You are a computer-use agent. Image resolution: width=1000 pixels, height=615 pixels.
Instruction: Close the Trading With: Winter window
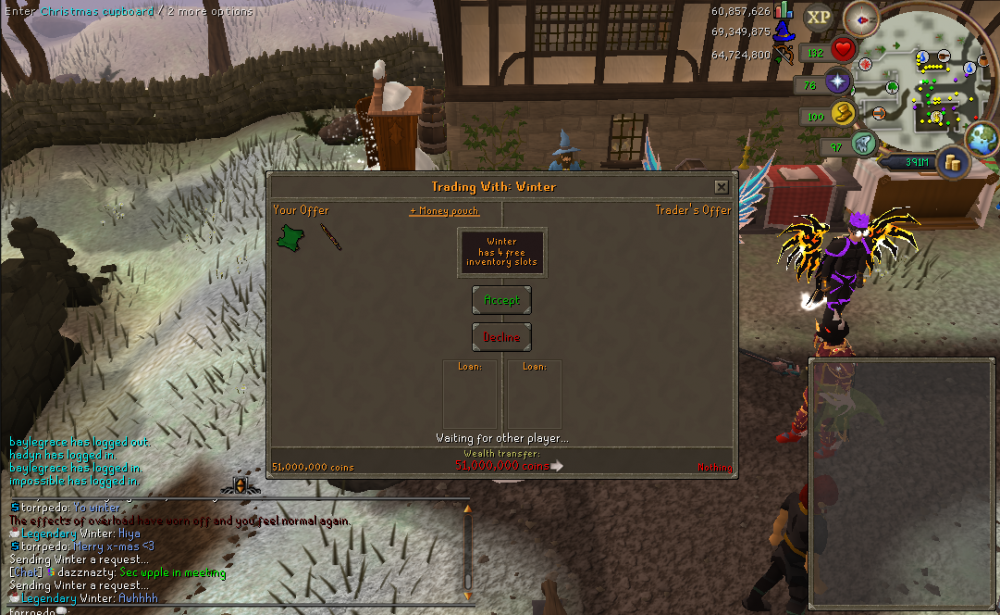click(x=721, y=187)
